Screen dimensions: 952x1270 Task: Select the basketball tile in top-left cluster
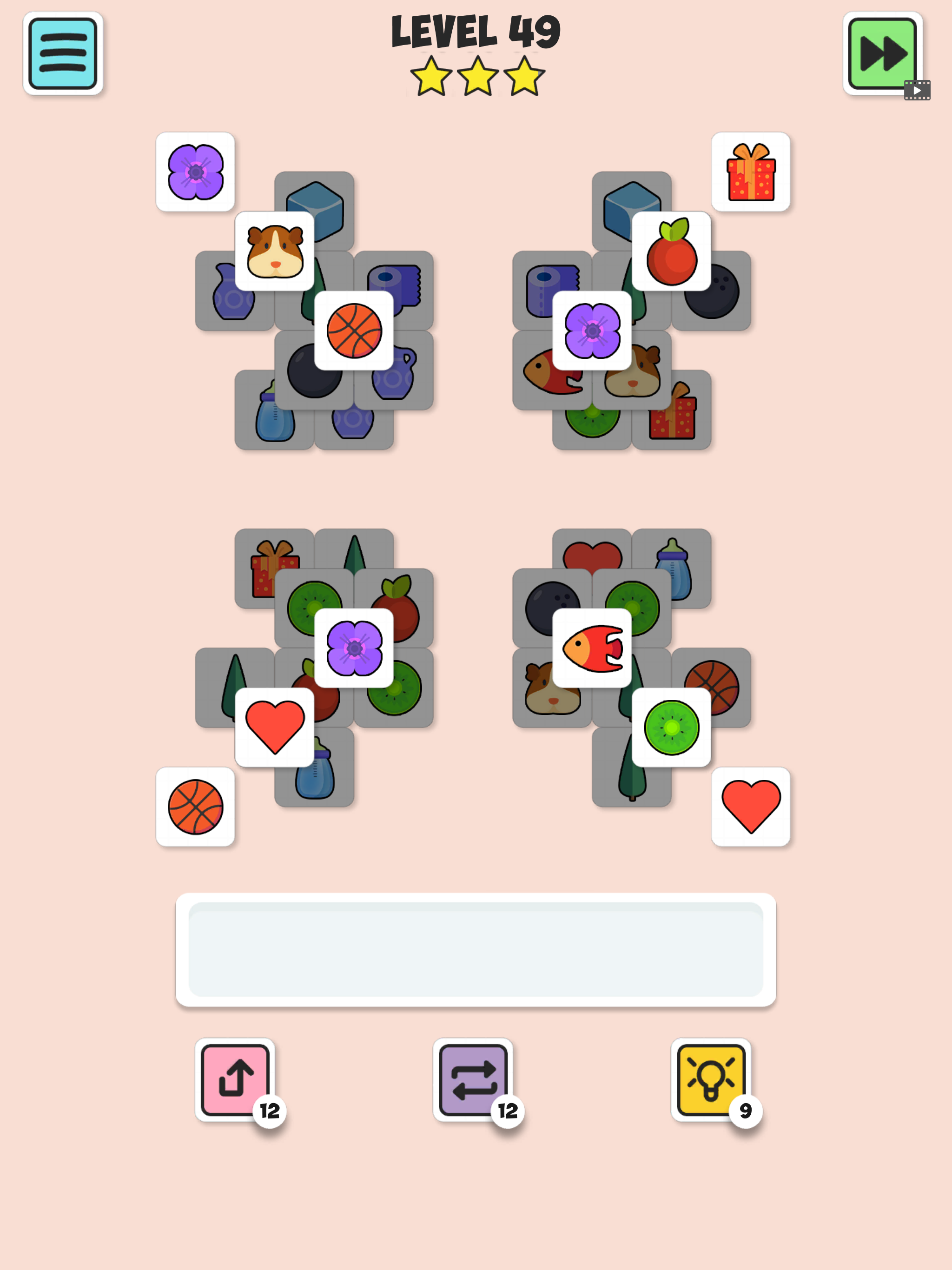[355, 331]
